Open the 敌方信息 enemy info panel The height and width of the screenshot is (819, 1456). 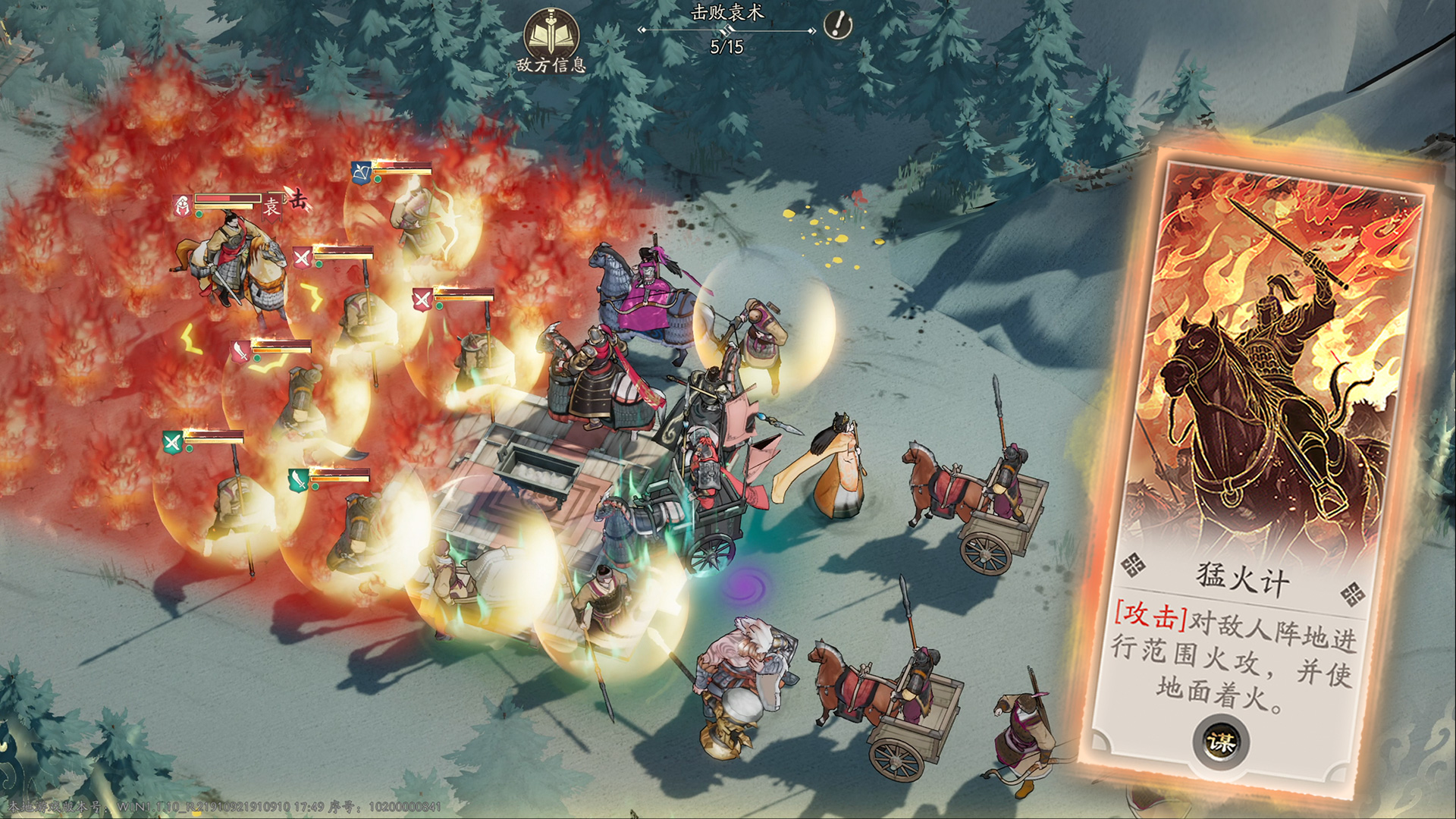point(551,39)
